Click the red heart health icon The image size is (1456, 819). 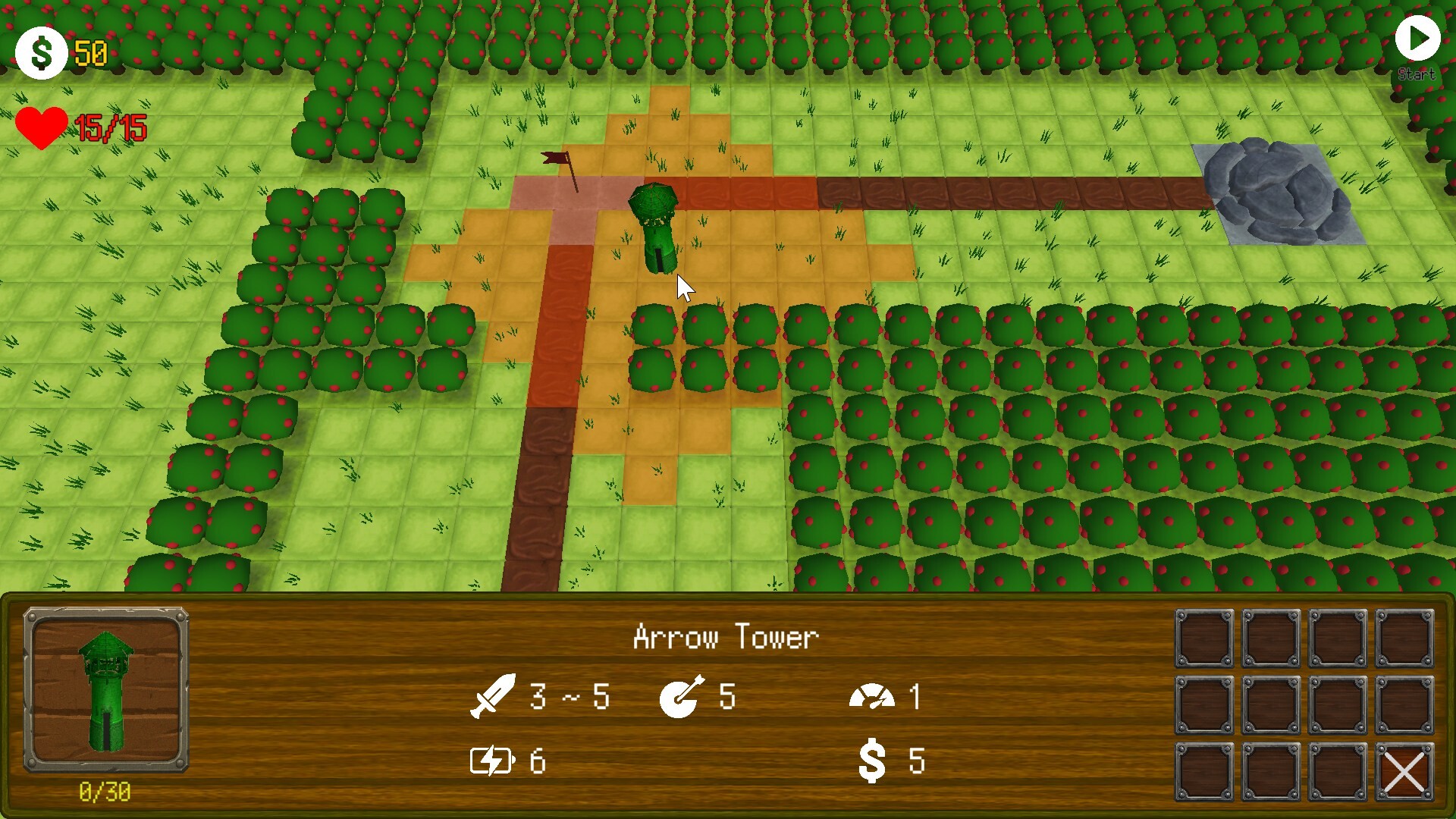tap(44, 127)
